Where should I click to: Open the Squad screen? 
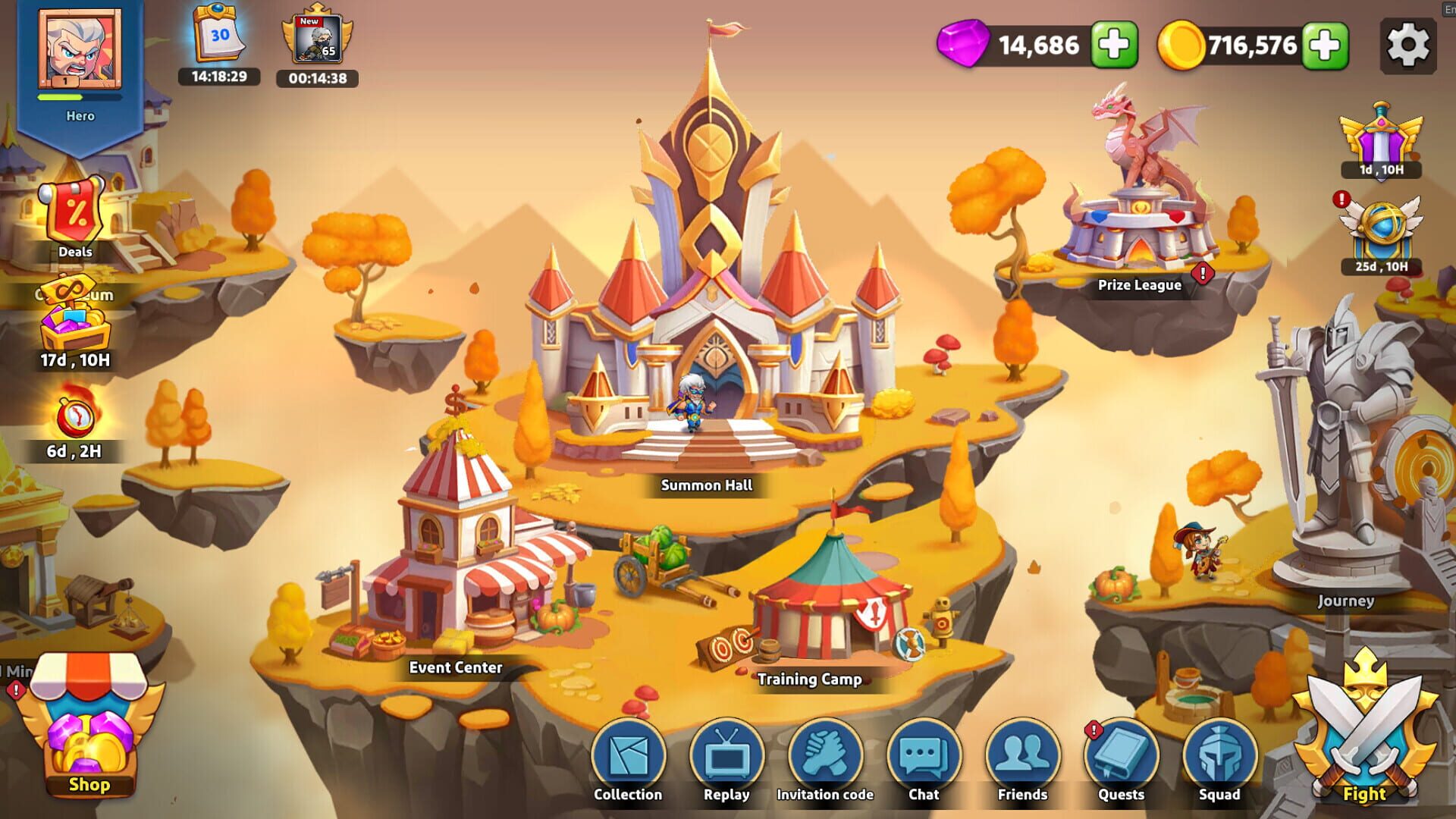[1219, 755]
